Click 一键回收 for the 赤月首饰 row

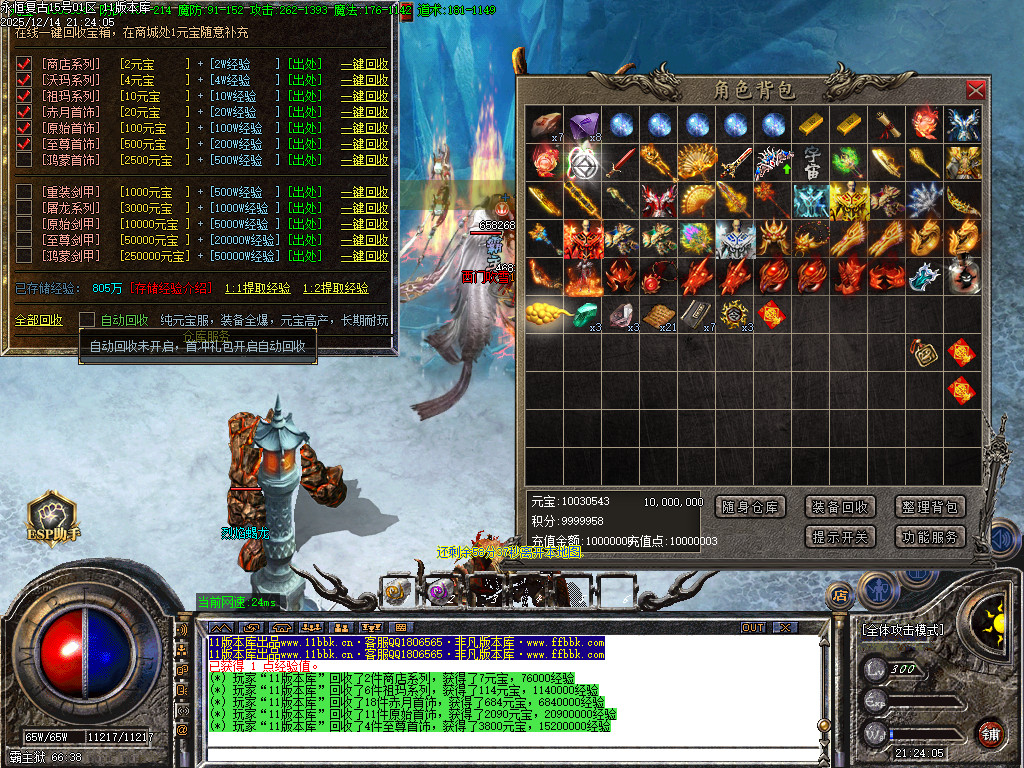(x=364, y=112)
